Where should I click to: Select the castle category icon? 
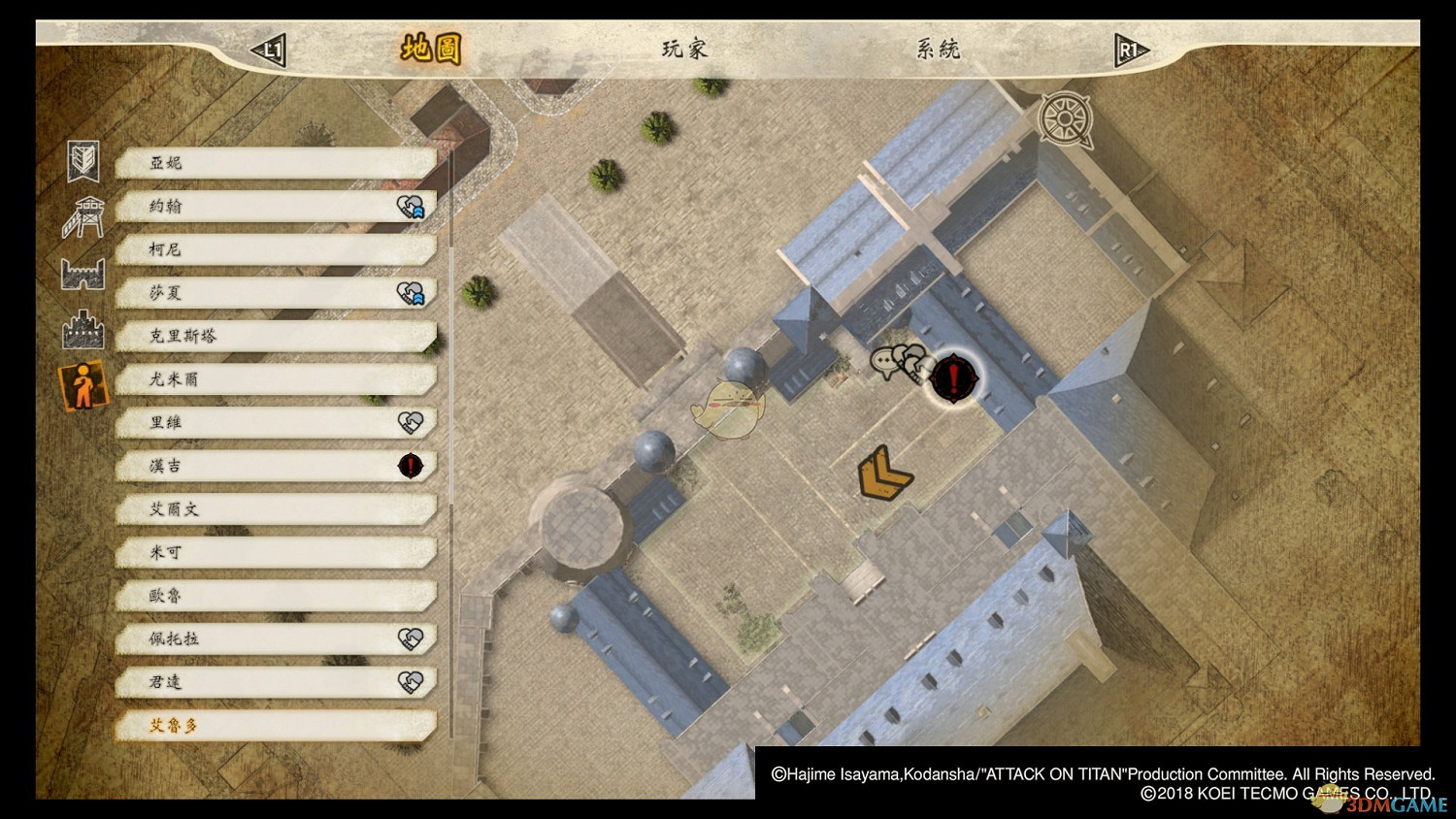pos(83,330)
